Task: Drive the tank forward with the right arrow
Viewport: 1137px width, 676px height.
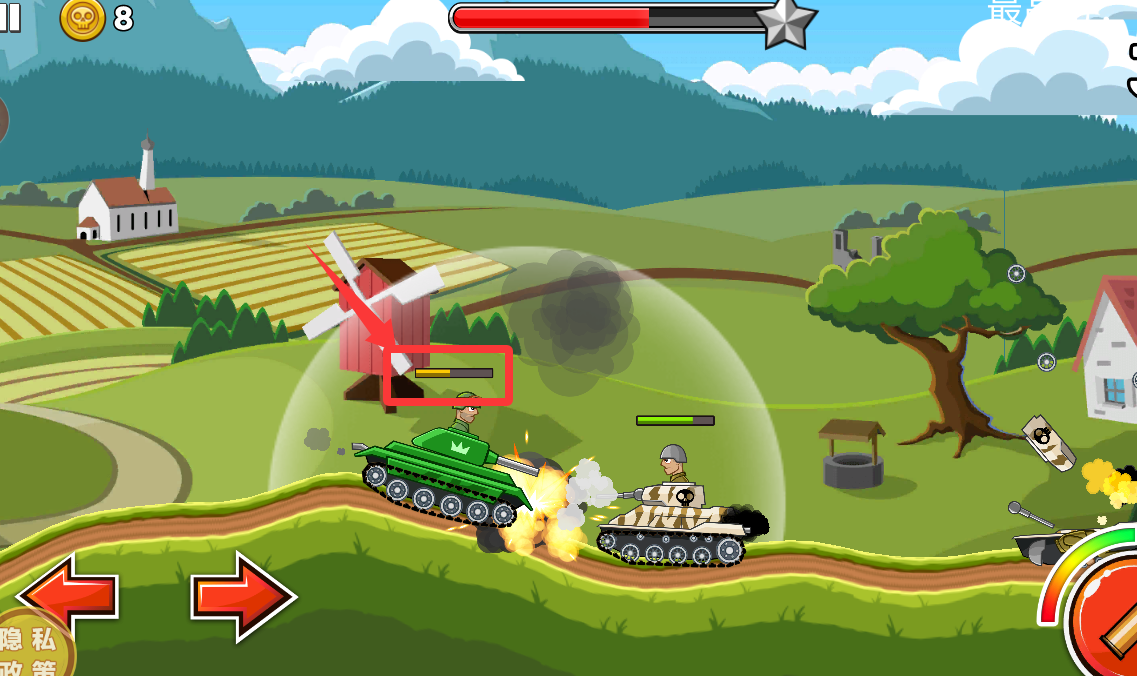Action: pyautogui.click(x=243, y=597)
